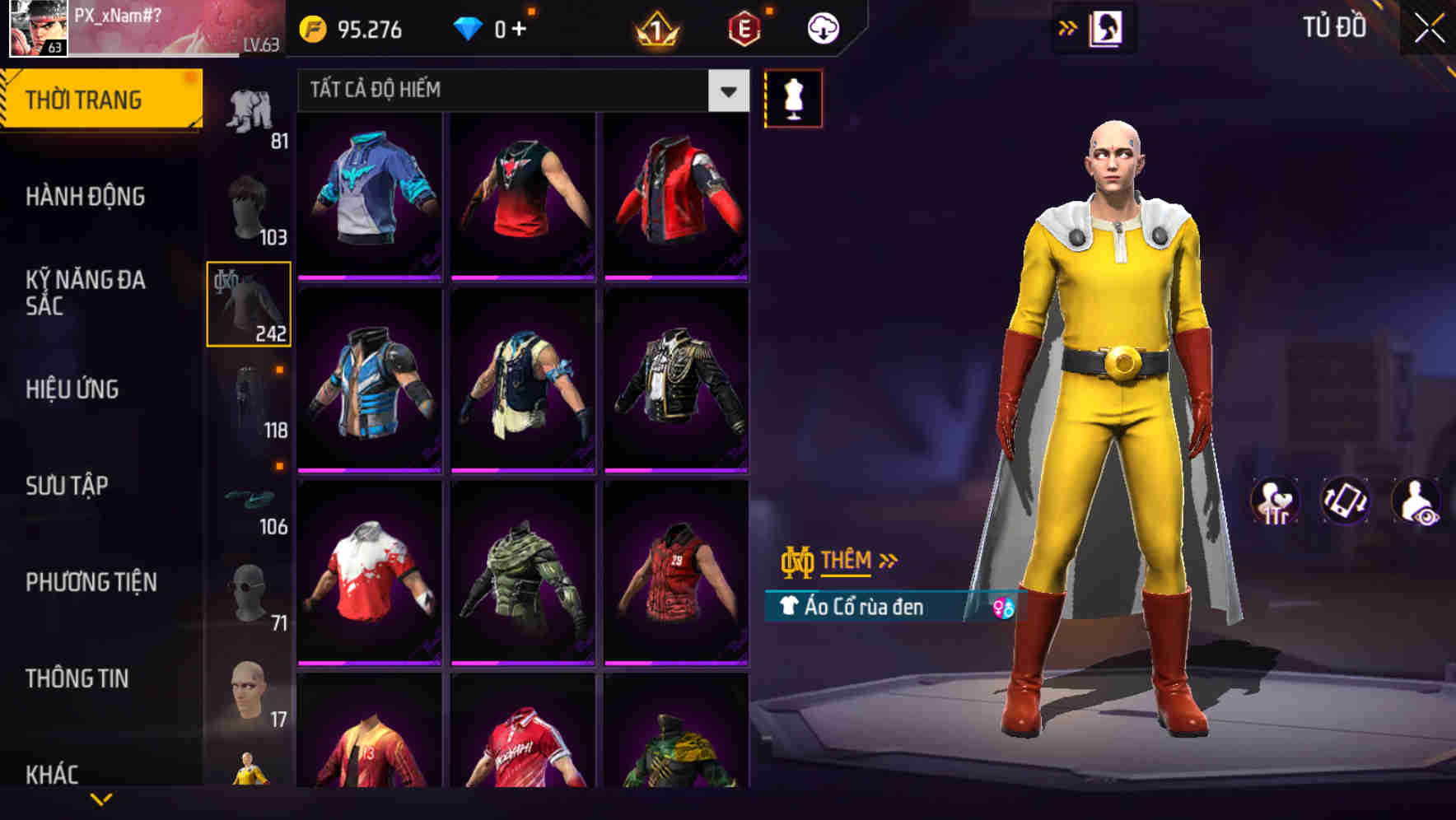Expand the menu below KHÁC with the down chevron
The height and width of the screenshot is (820, 1456).
coord(102,798)
